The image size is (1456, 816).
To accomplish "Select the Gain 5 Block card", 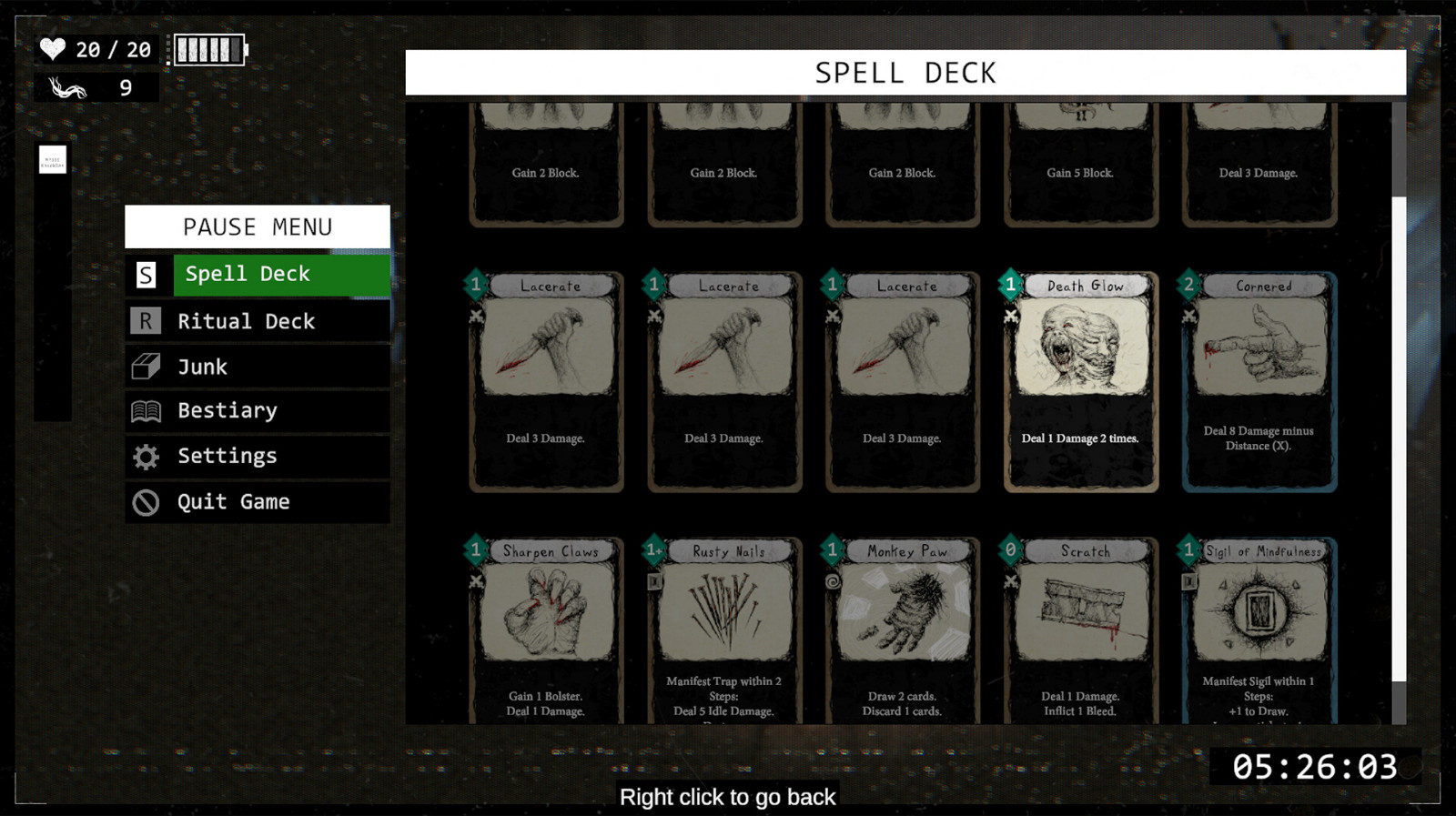I will pos(1080,164).
